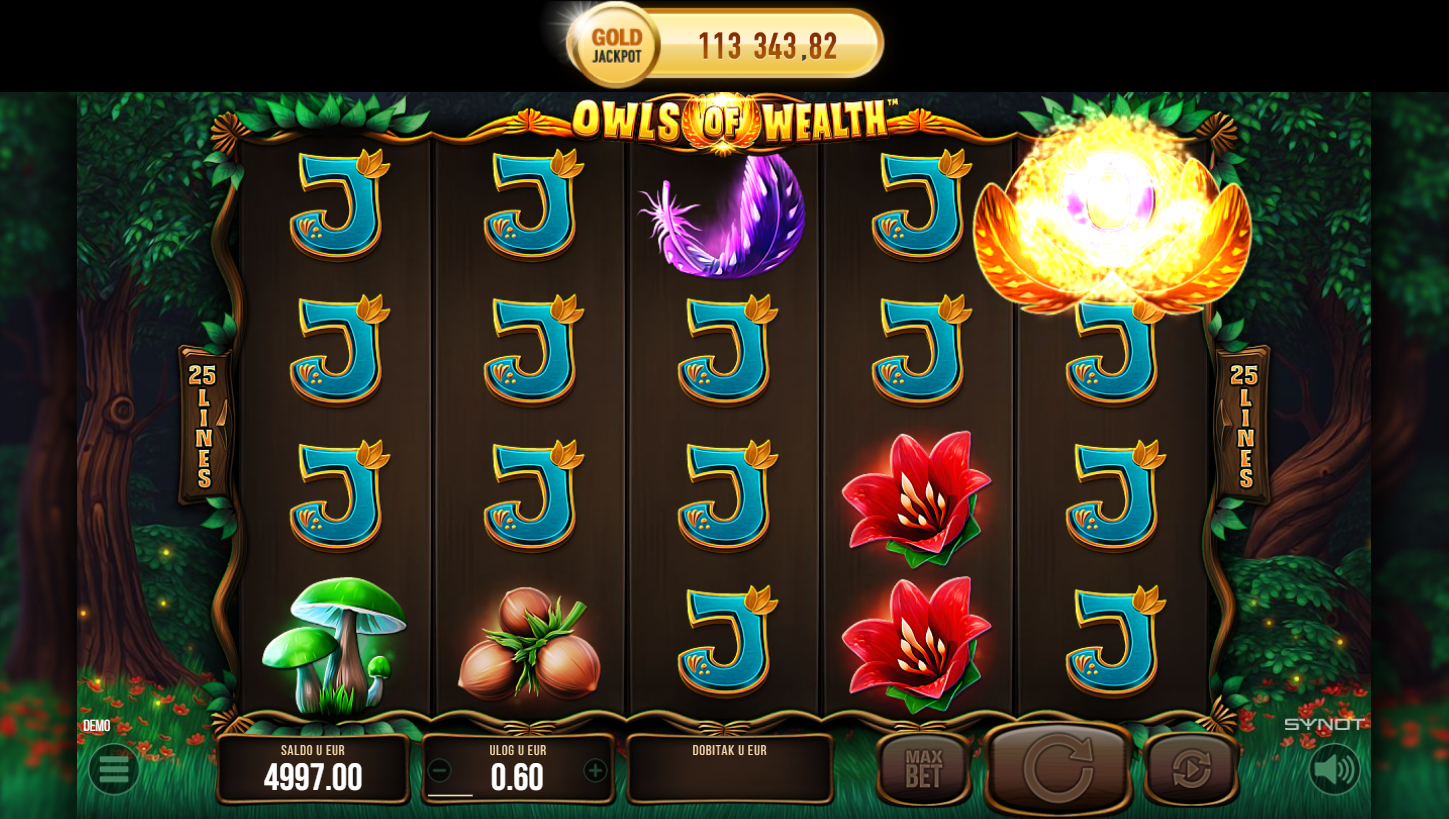
Task: Toggle the sound speaker icon
Action: coord(1334,769)
